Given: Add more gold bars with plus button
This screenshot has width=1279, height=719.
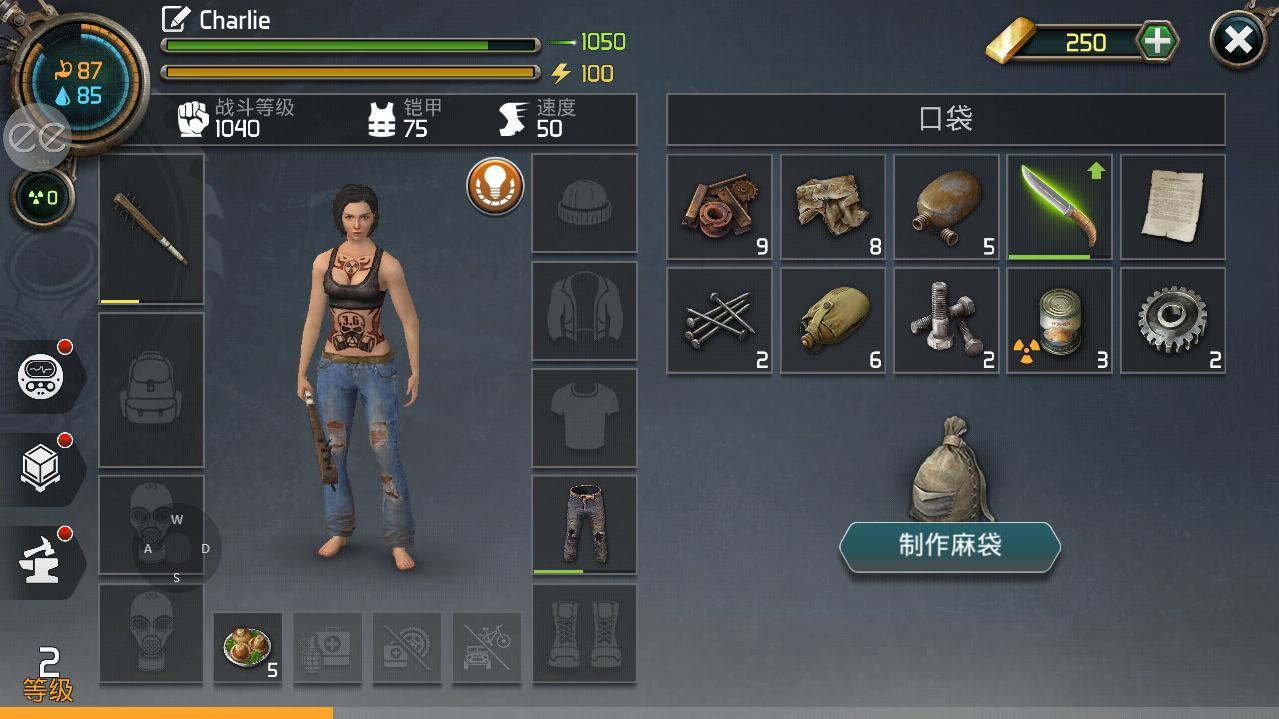Looking at the screenshot, I should [1157, 42].
